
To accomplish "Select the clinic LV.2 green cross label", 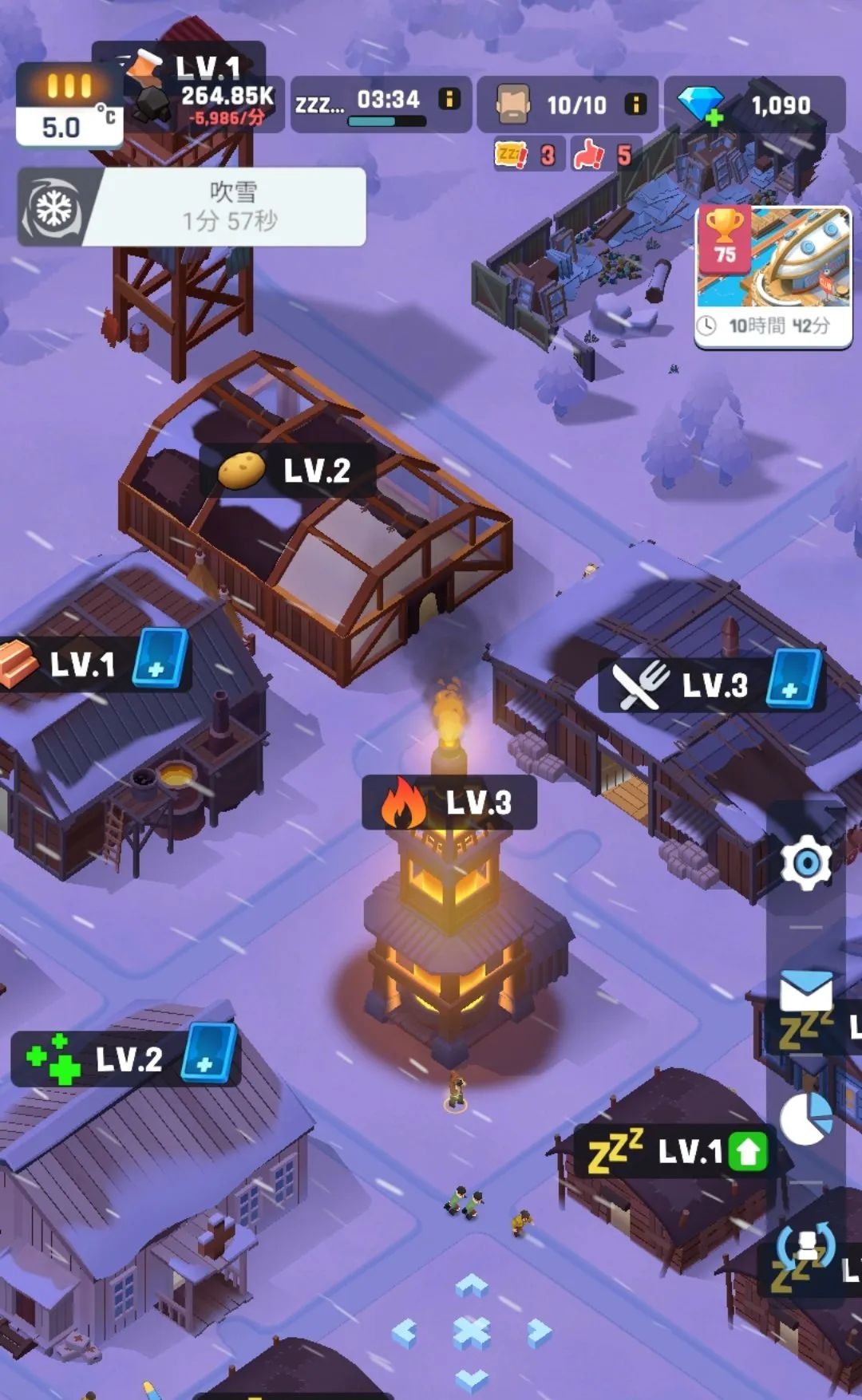I will (x=96, y=1059).
